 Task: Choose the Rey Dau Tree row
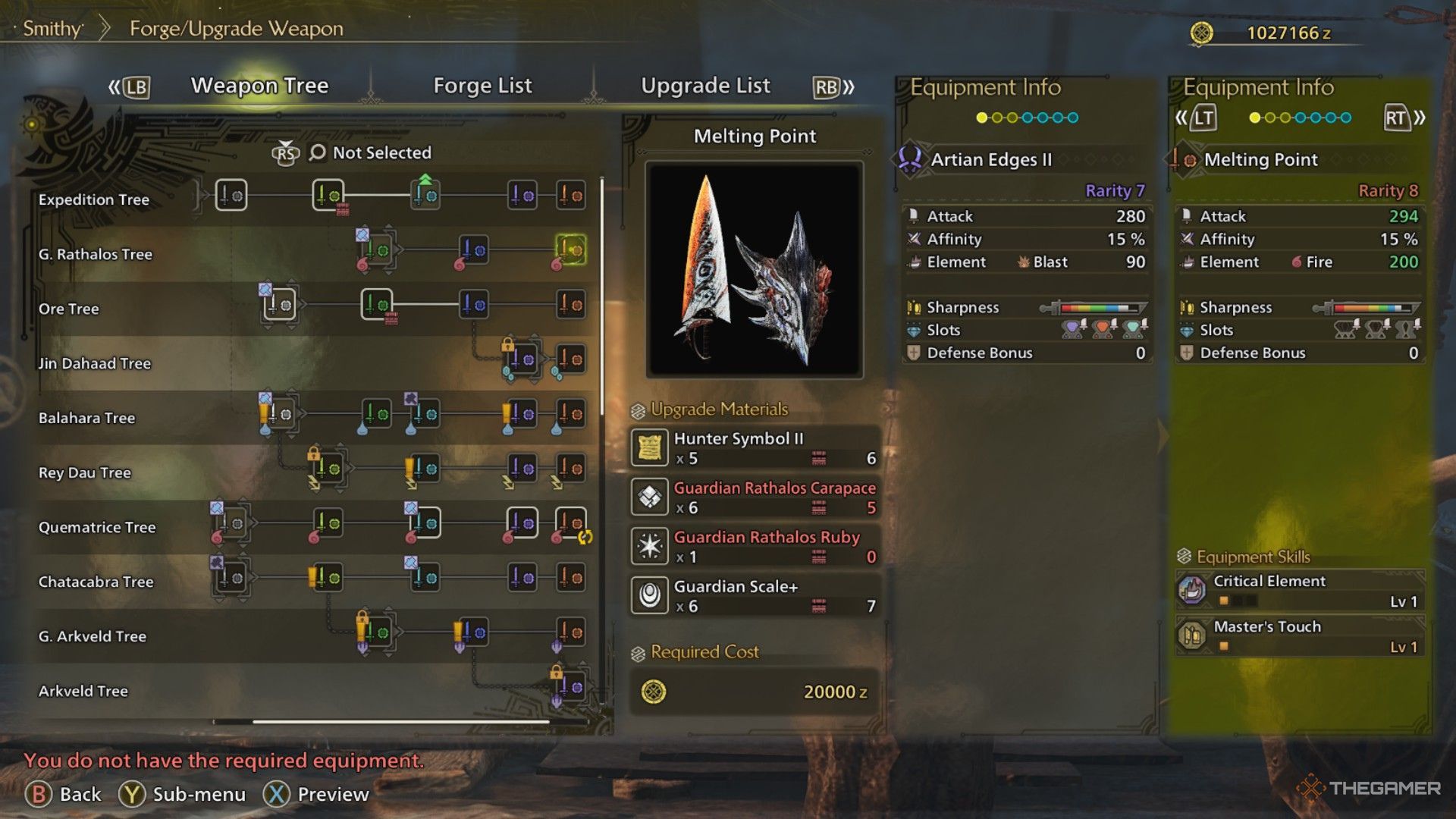[x=85, y=472]
